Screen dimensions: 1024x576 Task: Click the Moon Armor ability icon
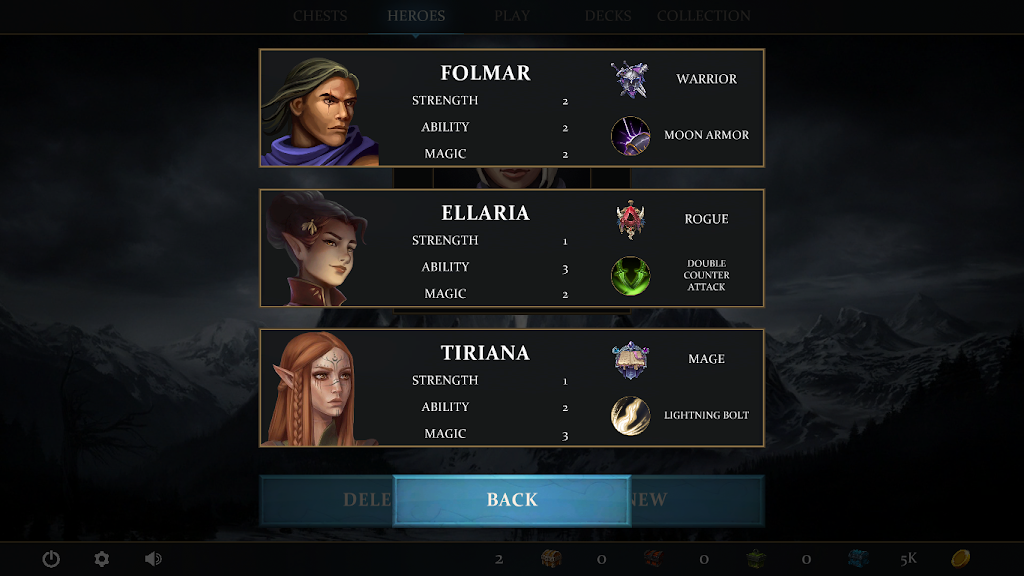click(631, 135)
